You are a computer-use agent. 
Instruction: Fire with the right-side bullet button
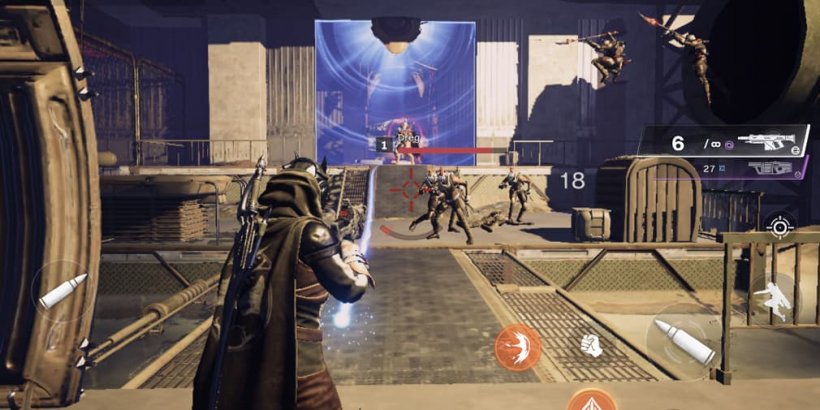pyautogui.click(x=684, y=340)
